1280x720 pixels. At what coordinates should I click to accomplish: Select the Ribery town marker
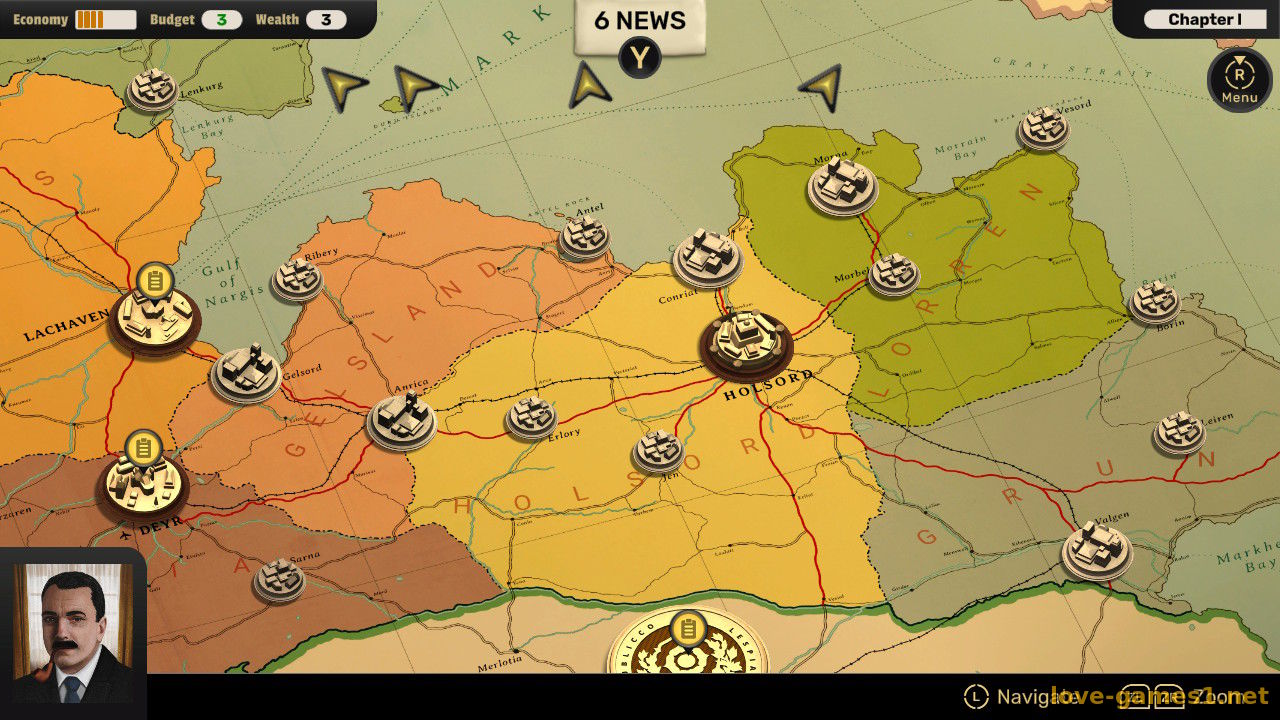[x=297, y=278]
